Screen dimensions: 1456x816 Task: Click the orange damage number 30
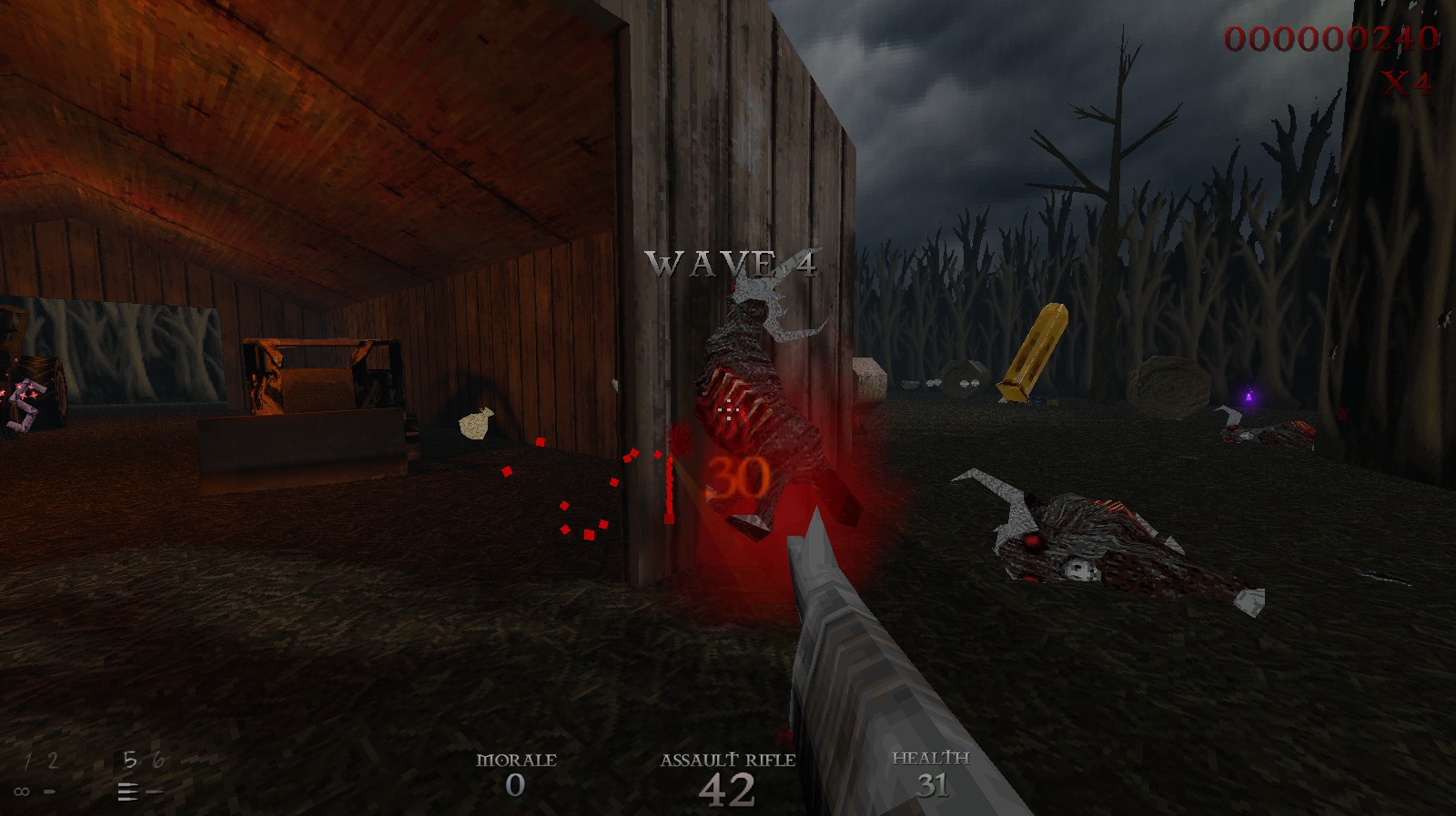(739, 477)
